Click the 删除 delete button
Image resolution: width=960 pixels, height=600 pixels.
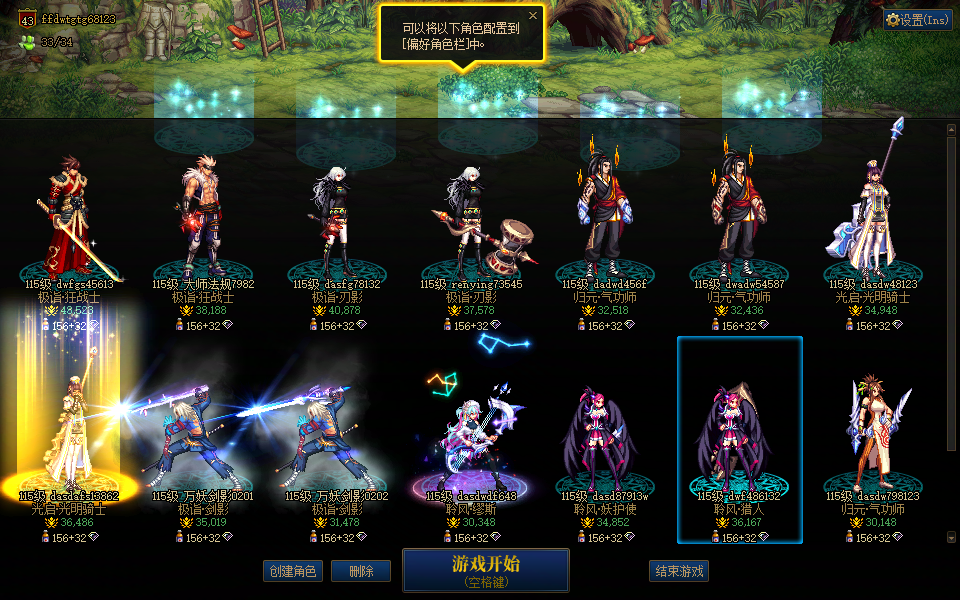click(x=361, y=571)
